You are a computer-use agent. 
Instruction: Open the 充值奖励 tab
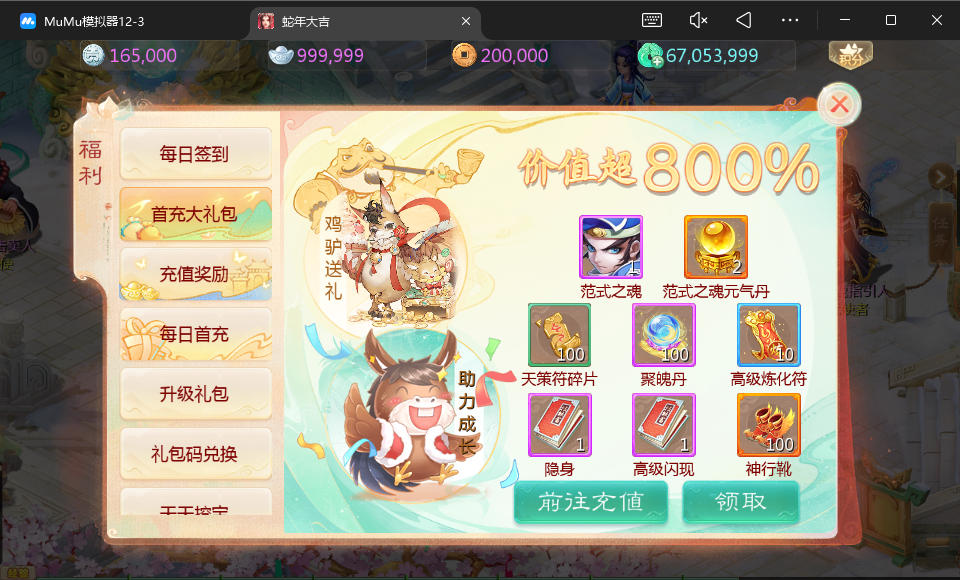pos(195,274)
